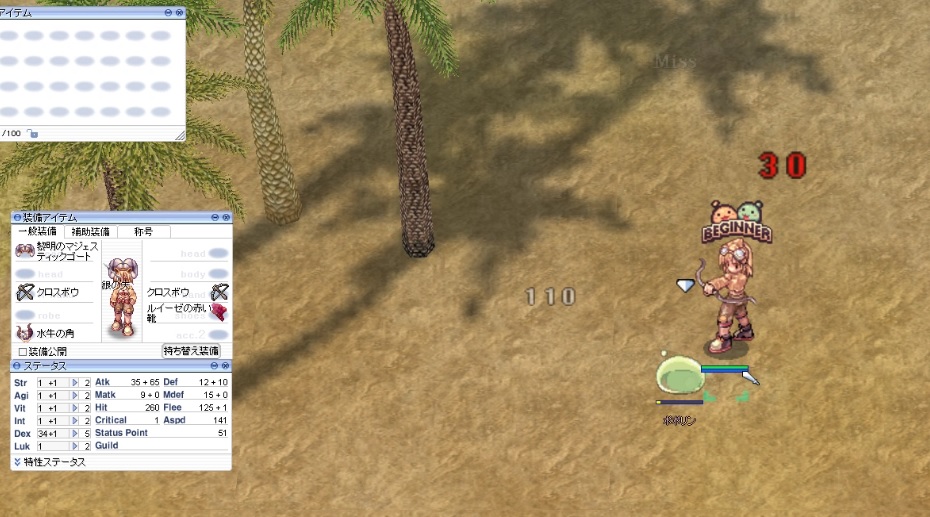Image resolution: width=930 pixels, height=517 pixels.
Task: Show the 称号 tab
Action: pos(144,231)
